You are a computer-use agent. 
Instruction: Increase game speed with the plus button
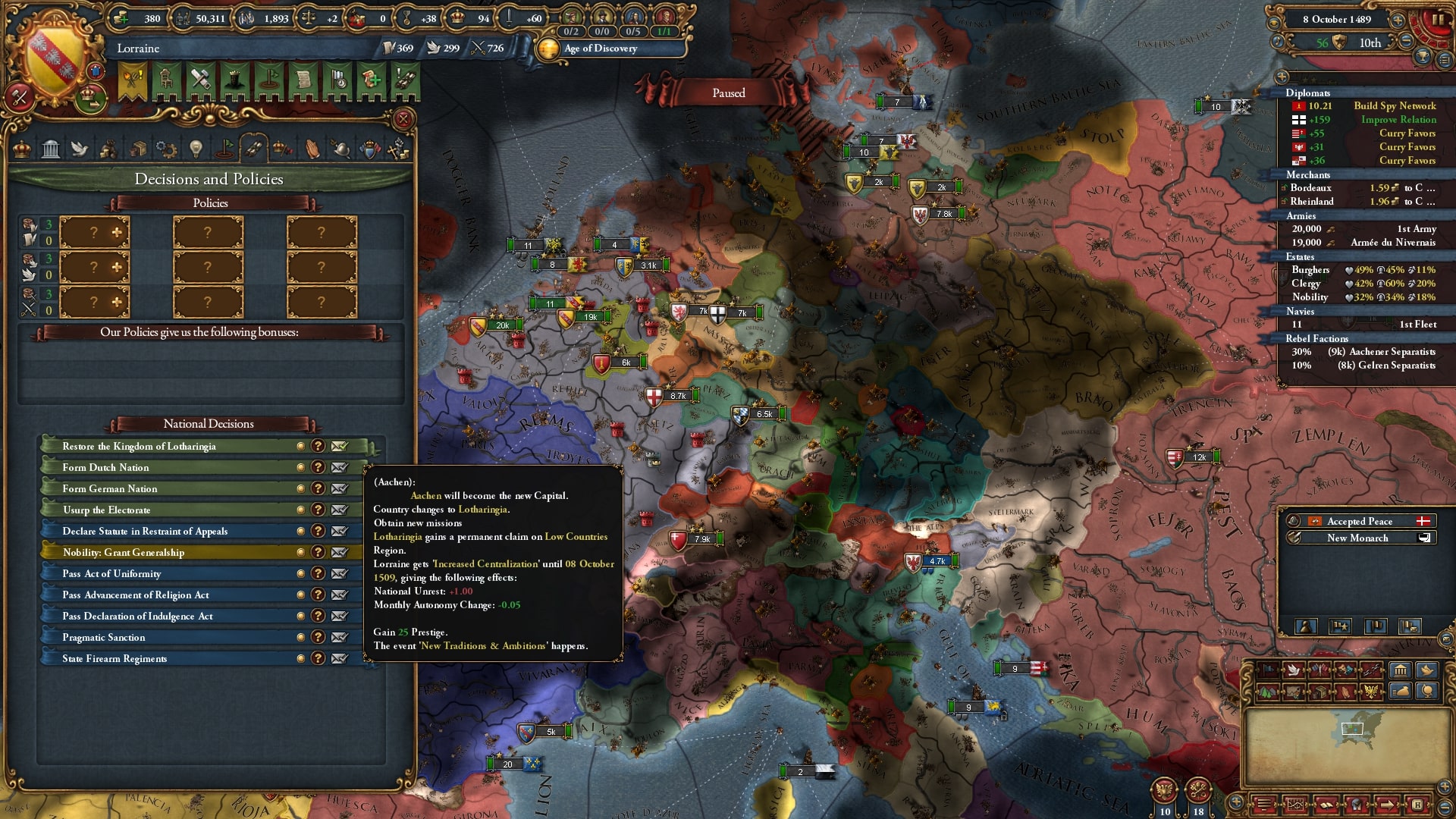[1398, 20]
